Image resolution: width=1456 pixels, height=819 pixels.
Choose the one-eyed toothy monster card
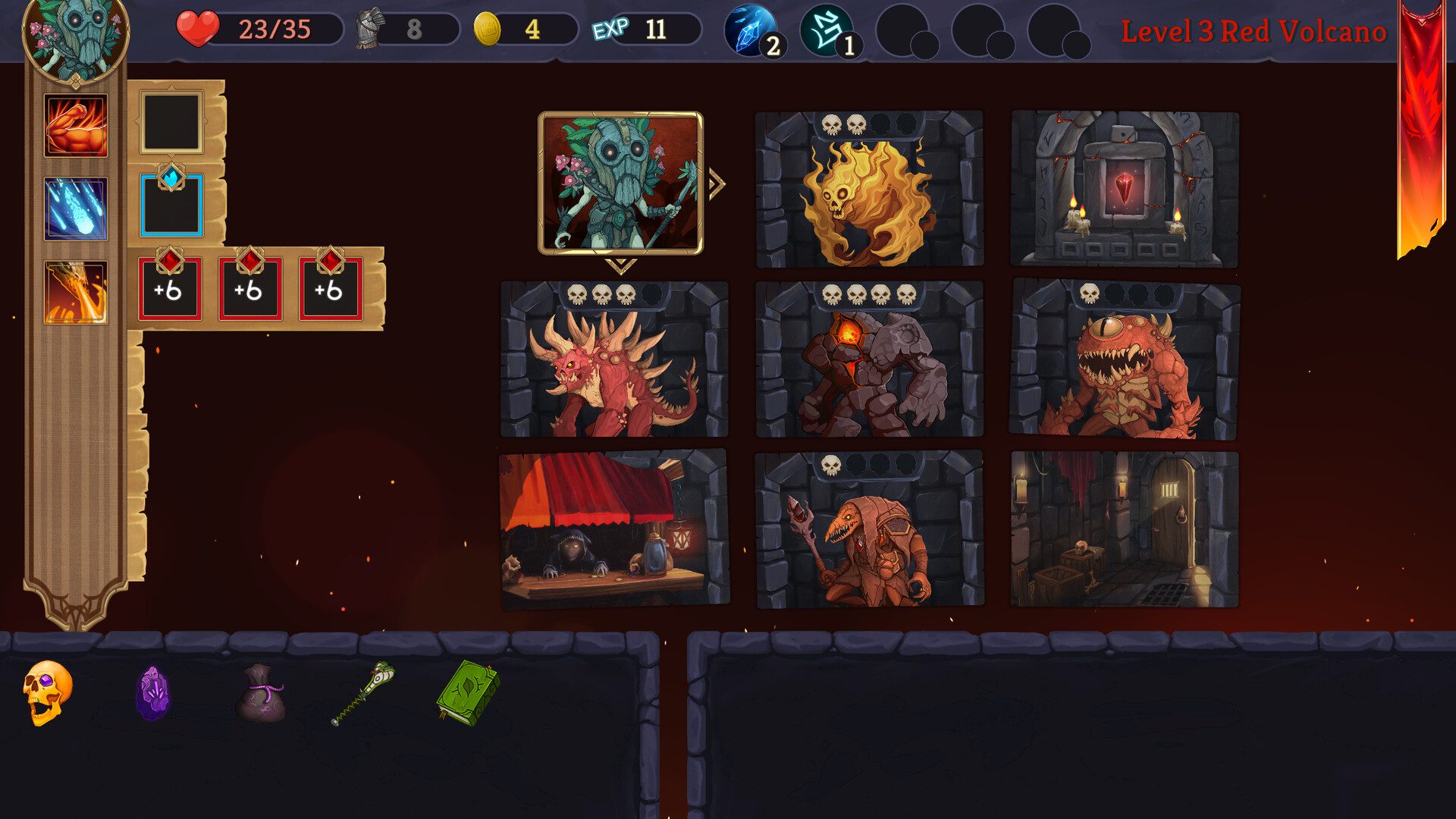point(1124,359)
